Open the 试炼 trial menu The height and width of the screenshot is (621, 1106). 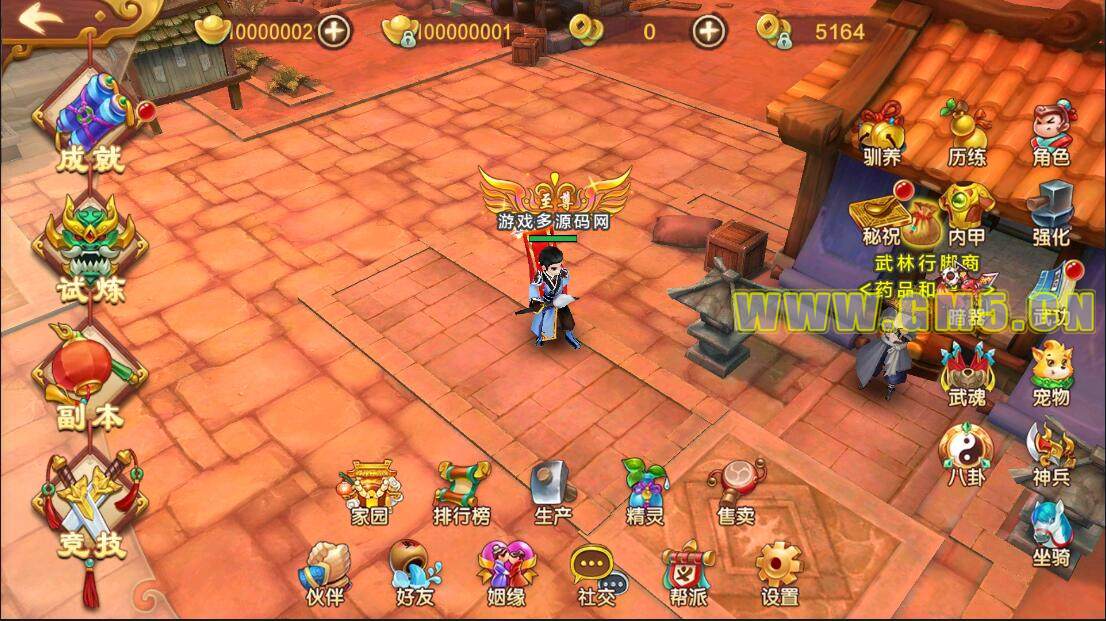tap(92, 247)
